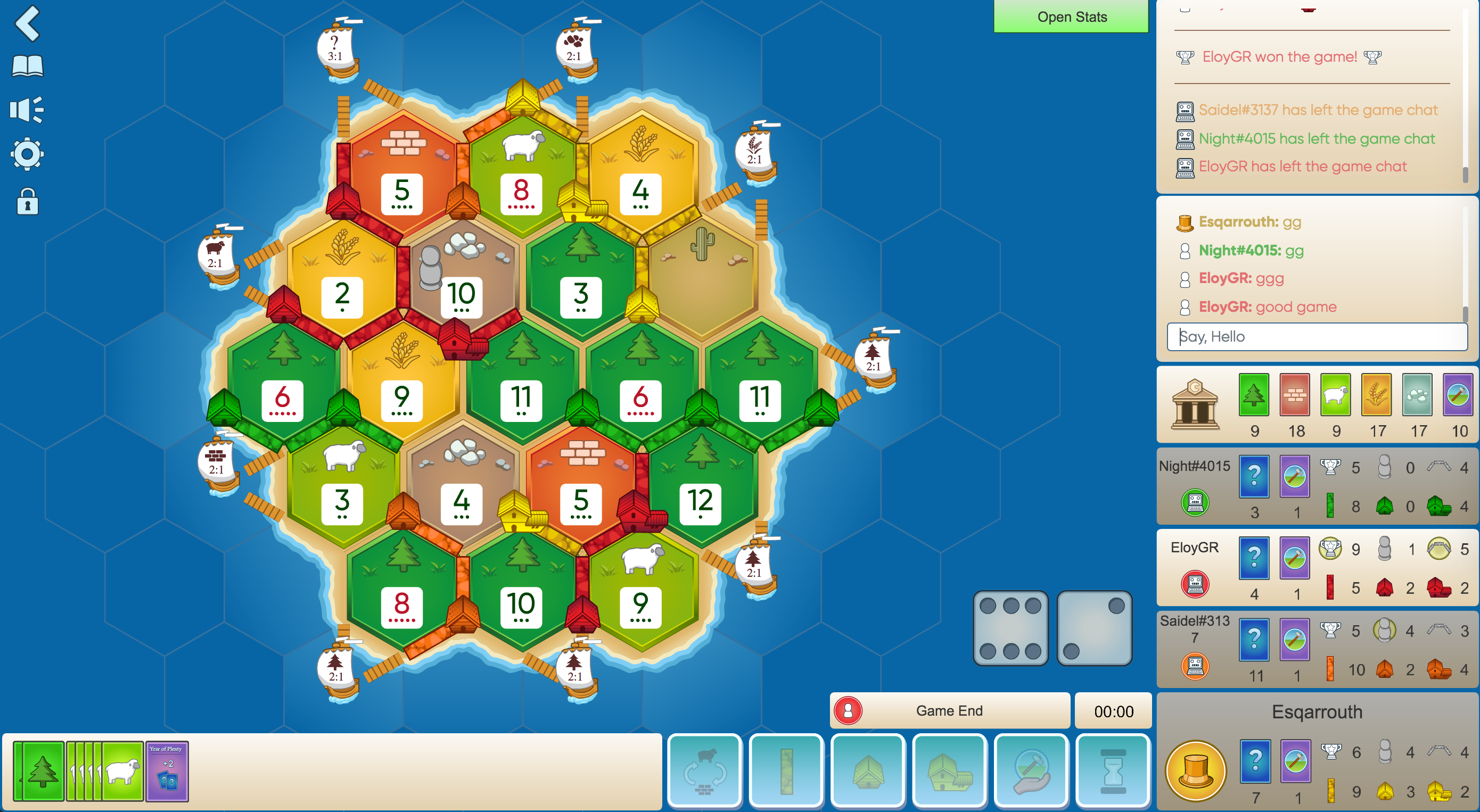Toggle Night#4015's bot indicator
The image size is (1480, 812).
point(1195,502)
